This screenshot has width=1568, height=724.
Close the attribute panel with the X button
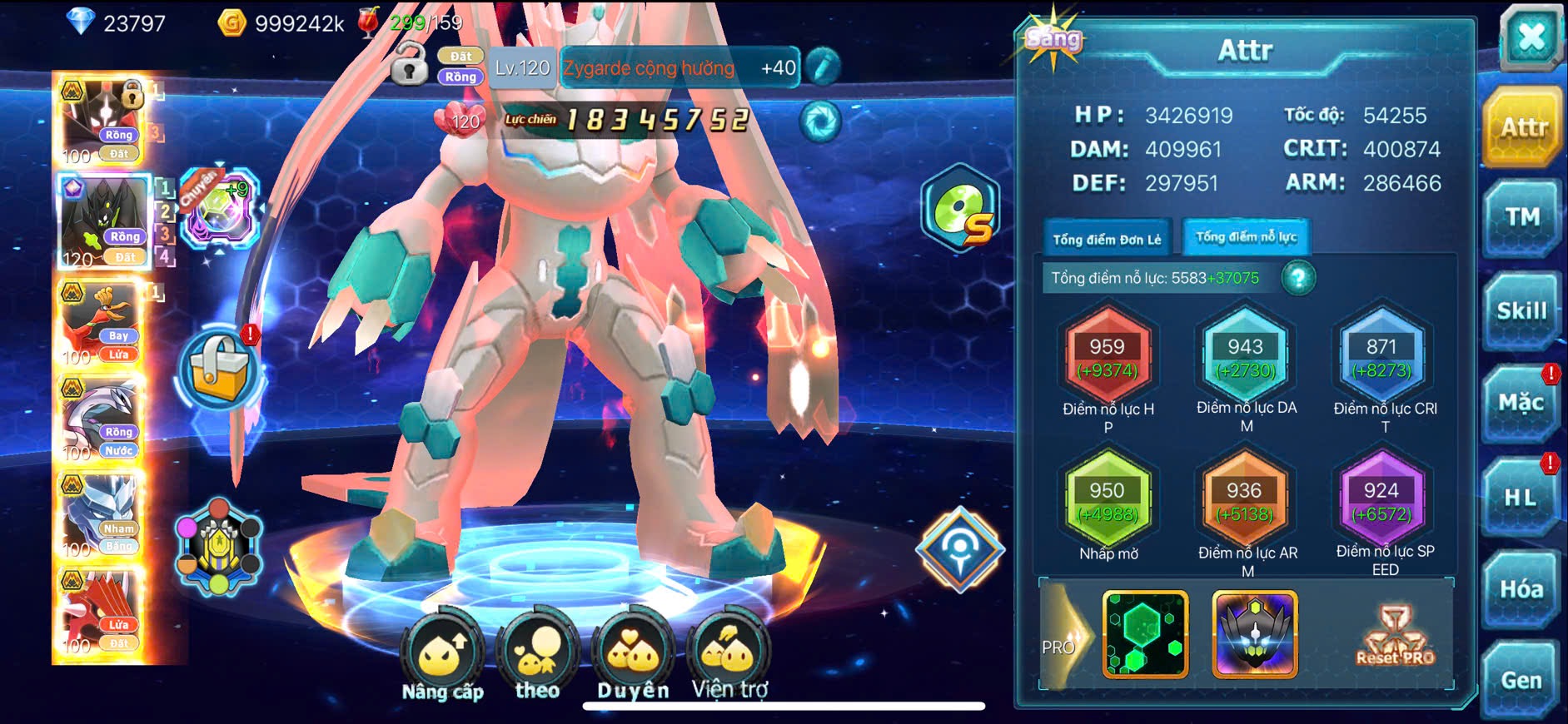pyautogui.click(x=1531, y=37)
